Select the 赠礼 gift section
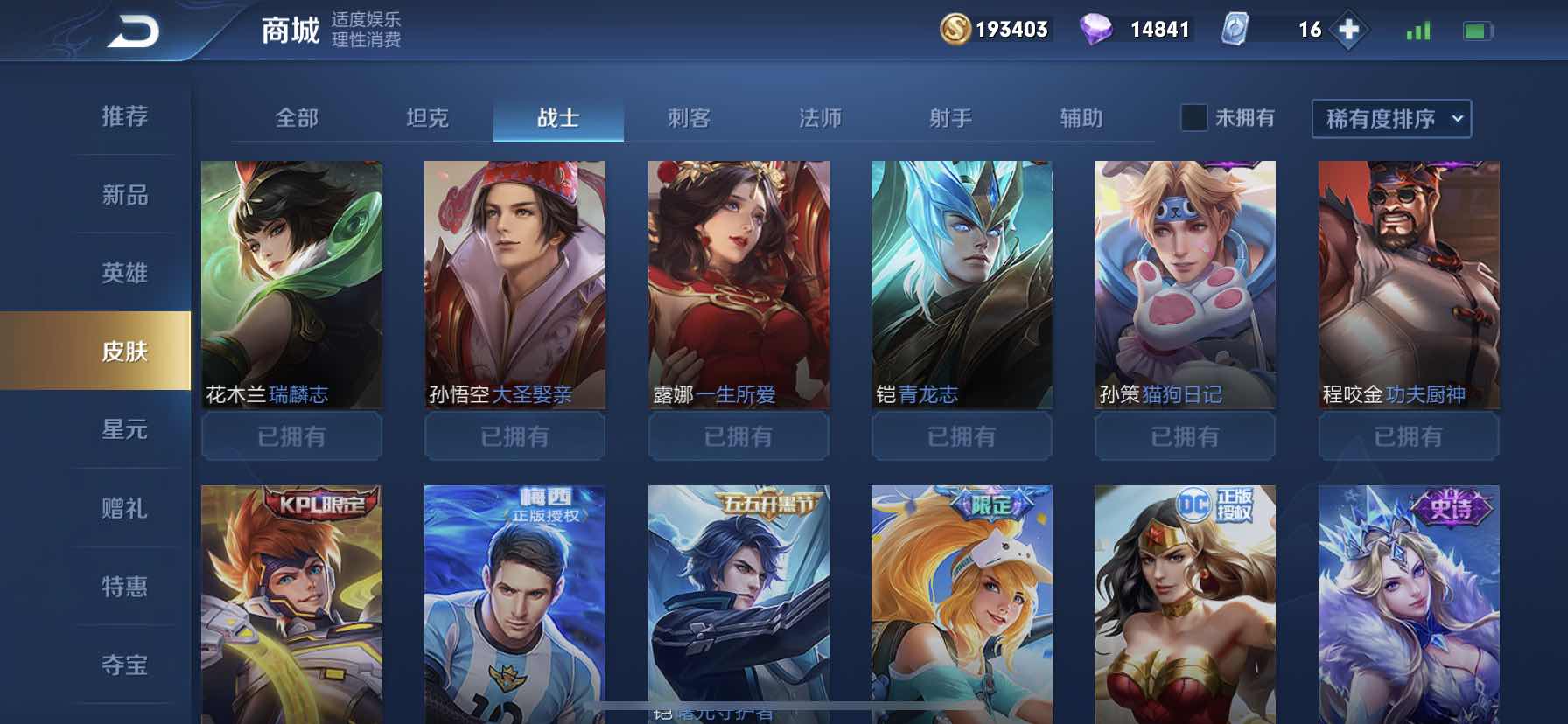Image resolution: width=1568 pixels, height=724 pixels. pos(124,509)
